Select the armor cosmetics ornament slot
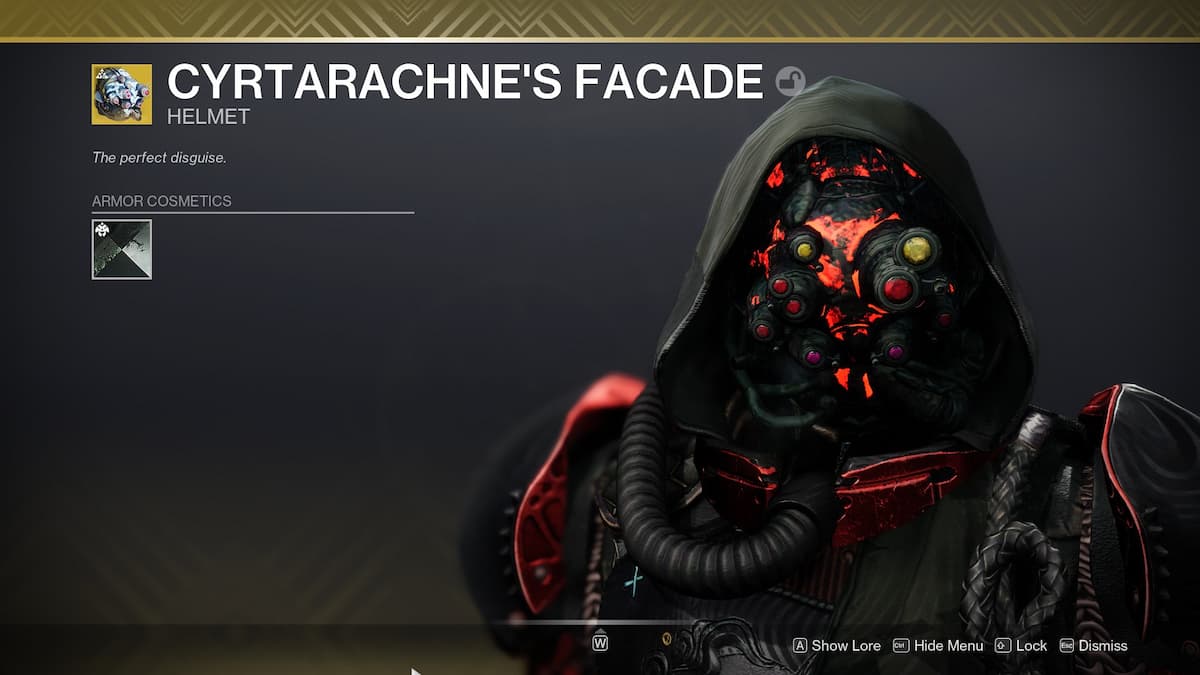This screenshot has height=675, width=1200. (121, 249)
